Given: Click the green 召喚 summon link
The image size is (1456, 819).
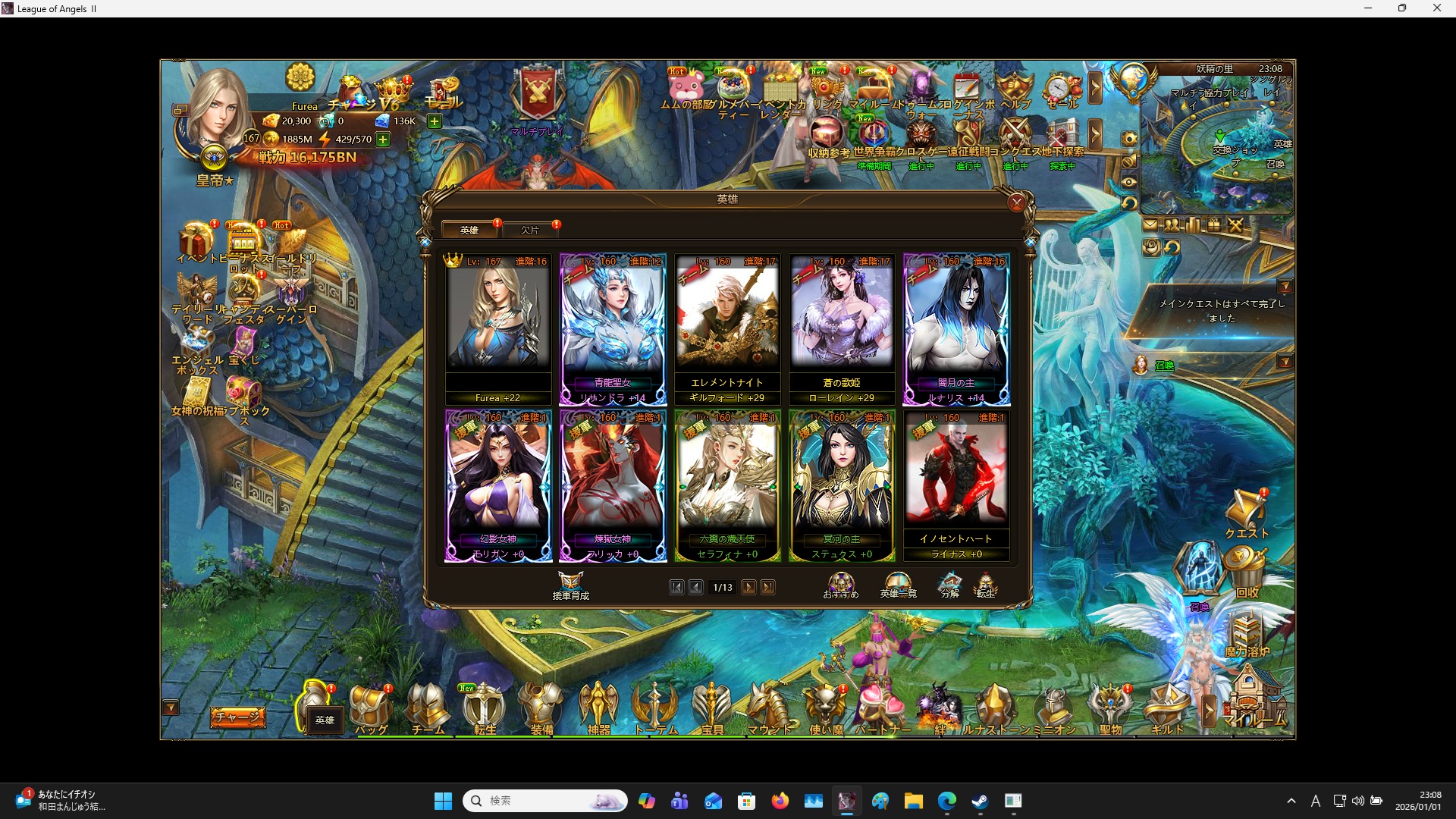Looking at the screenshot, I should click(1166, 366).
